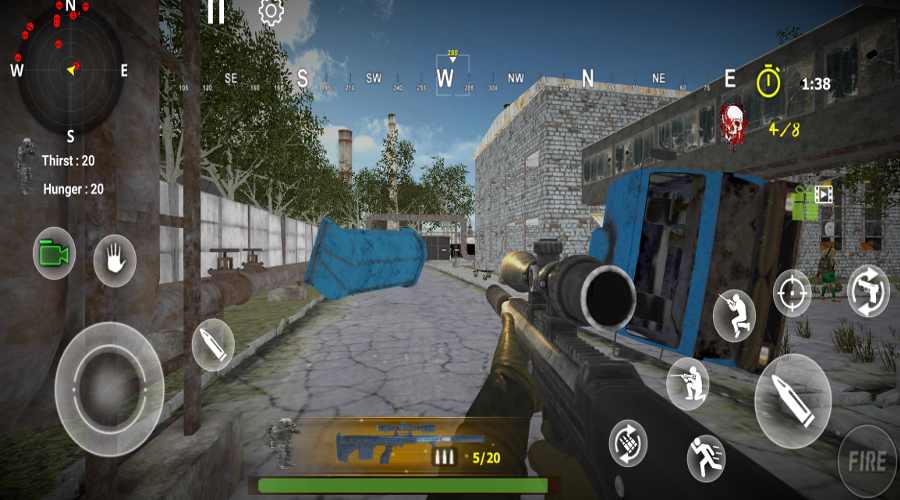Tap the white hand interact button
This screenshot has width=900, height=500.
114,261
